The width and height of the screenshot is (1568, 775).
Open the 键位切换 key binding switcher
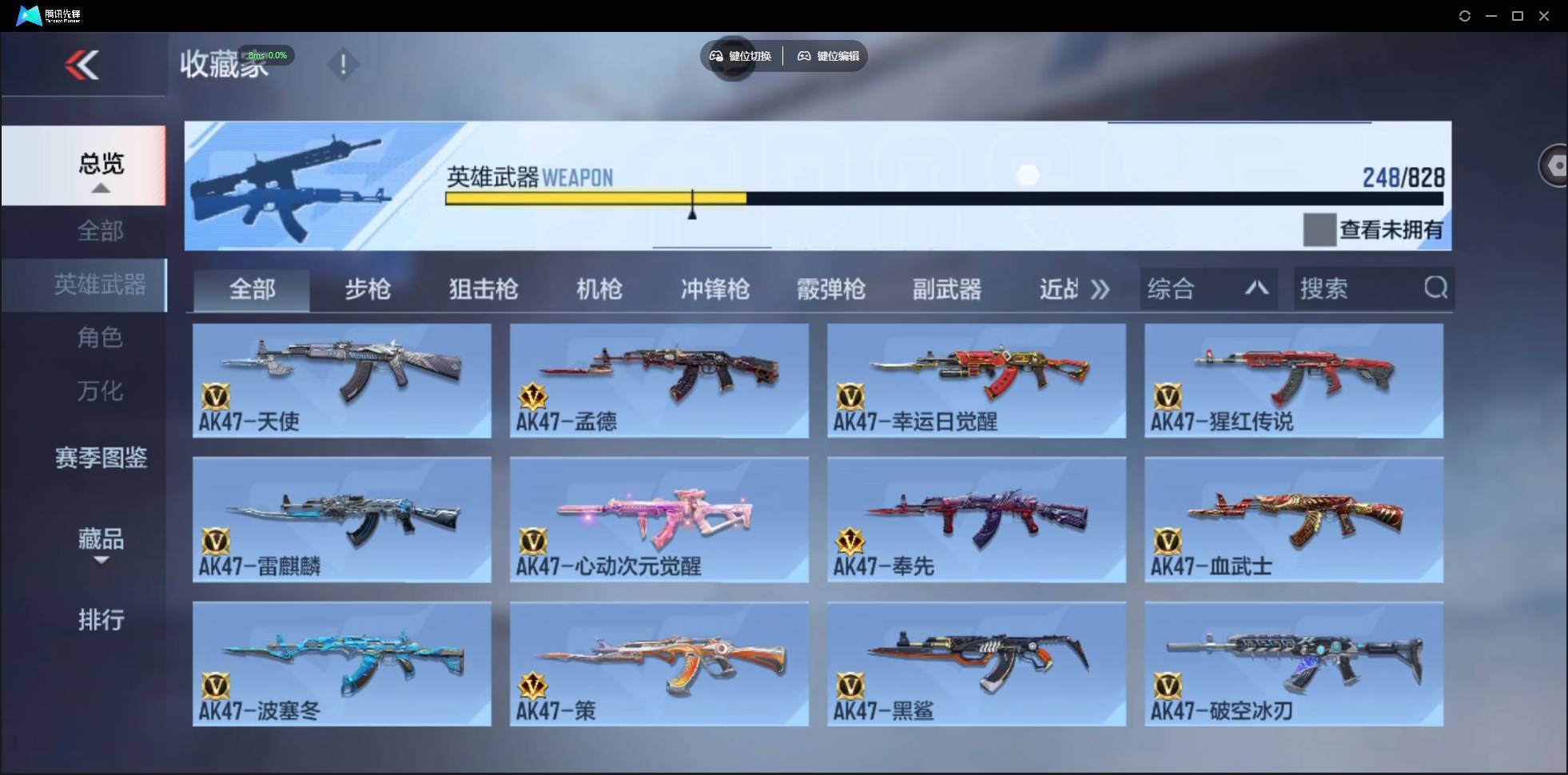pos(739,56)
